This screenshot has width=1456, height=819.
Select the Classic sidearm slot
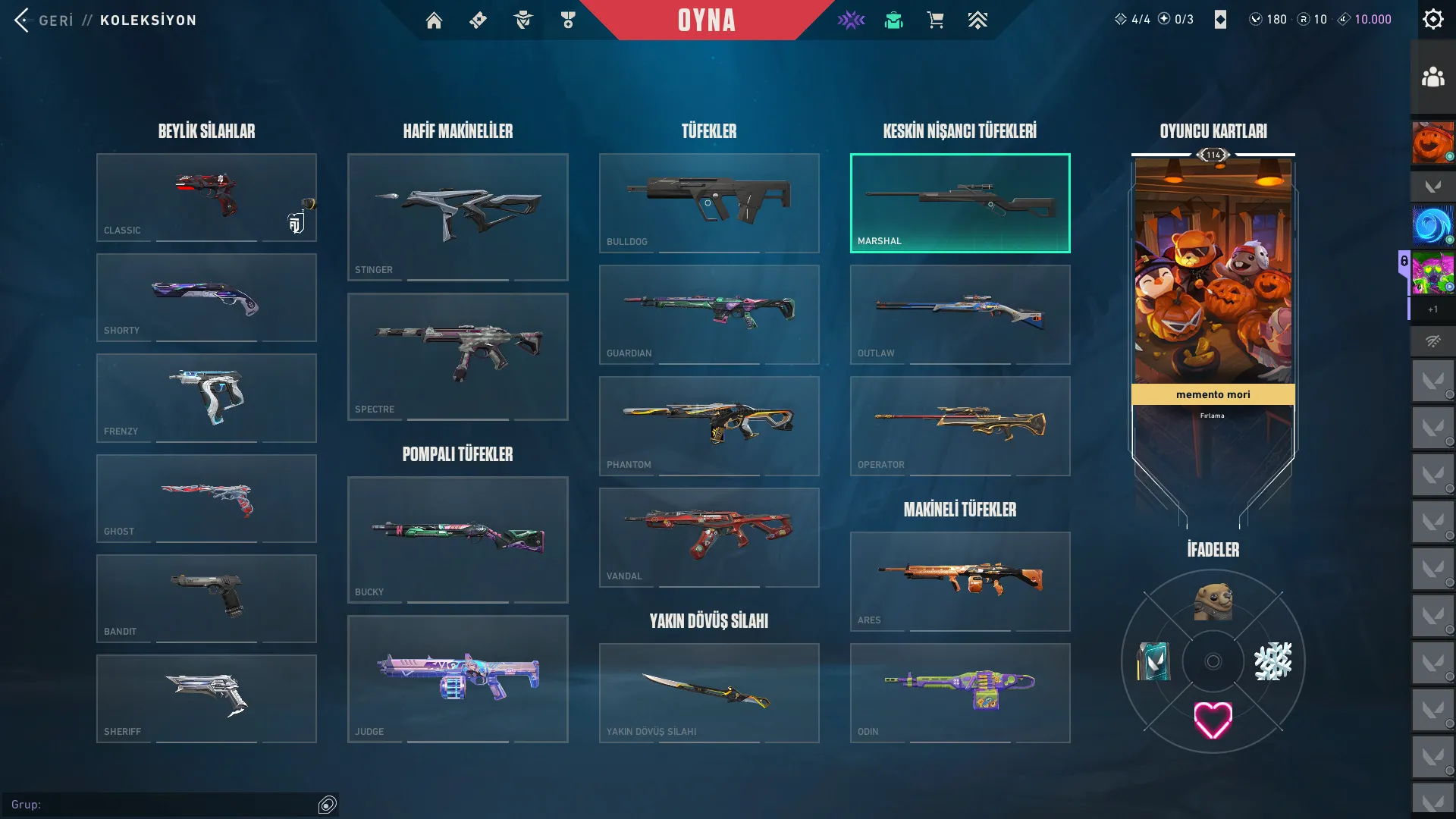pos(206,197)
